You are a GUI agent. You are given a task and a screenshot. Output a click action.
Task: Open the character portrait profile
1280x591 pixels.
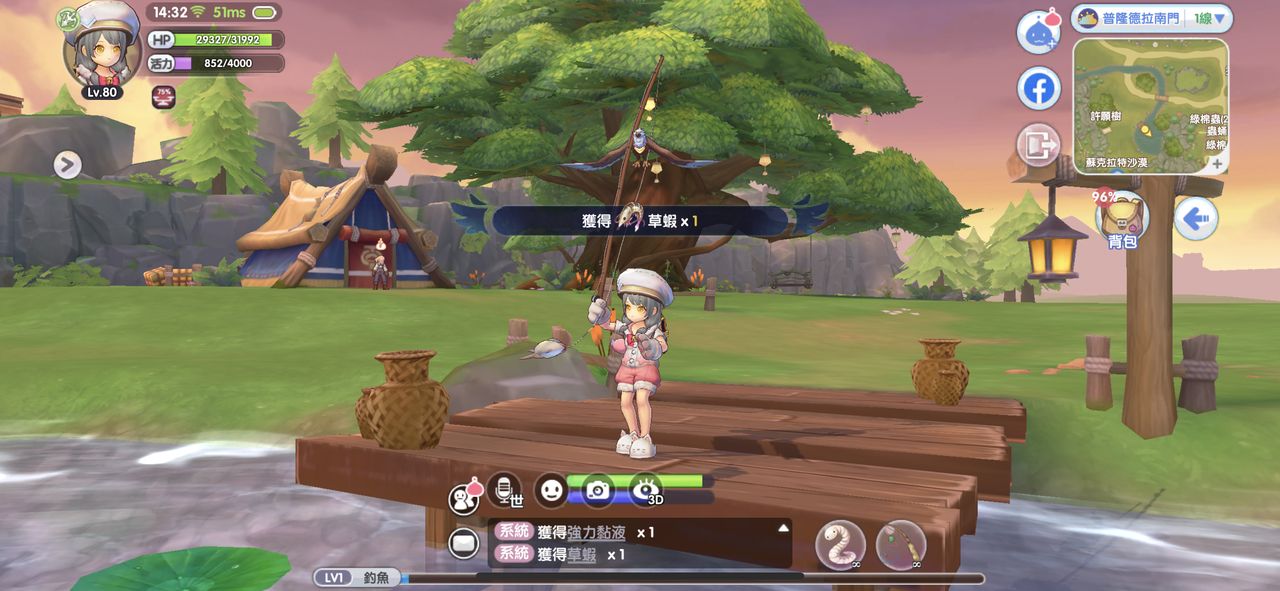102,48
